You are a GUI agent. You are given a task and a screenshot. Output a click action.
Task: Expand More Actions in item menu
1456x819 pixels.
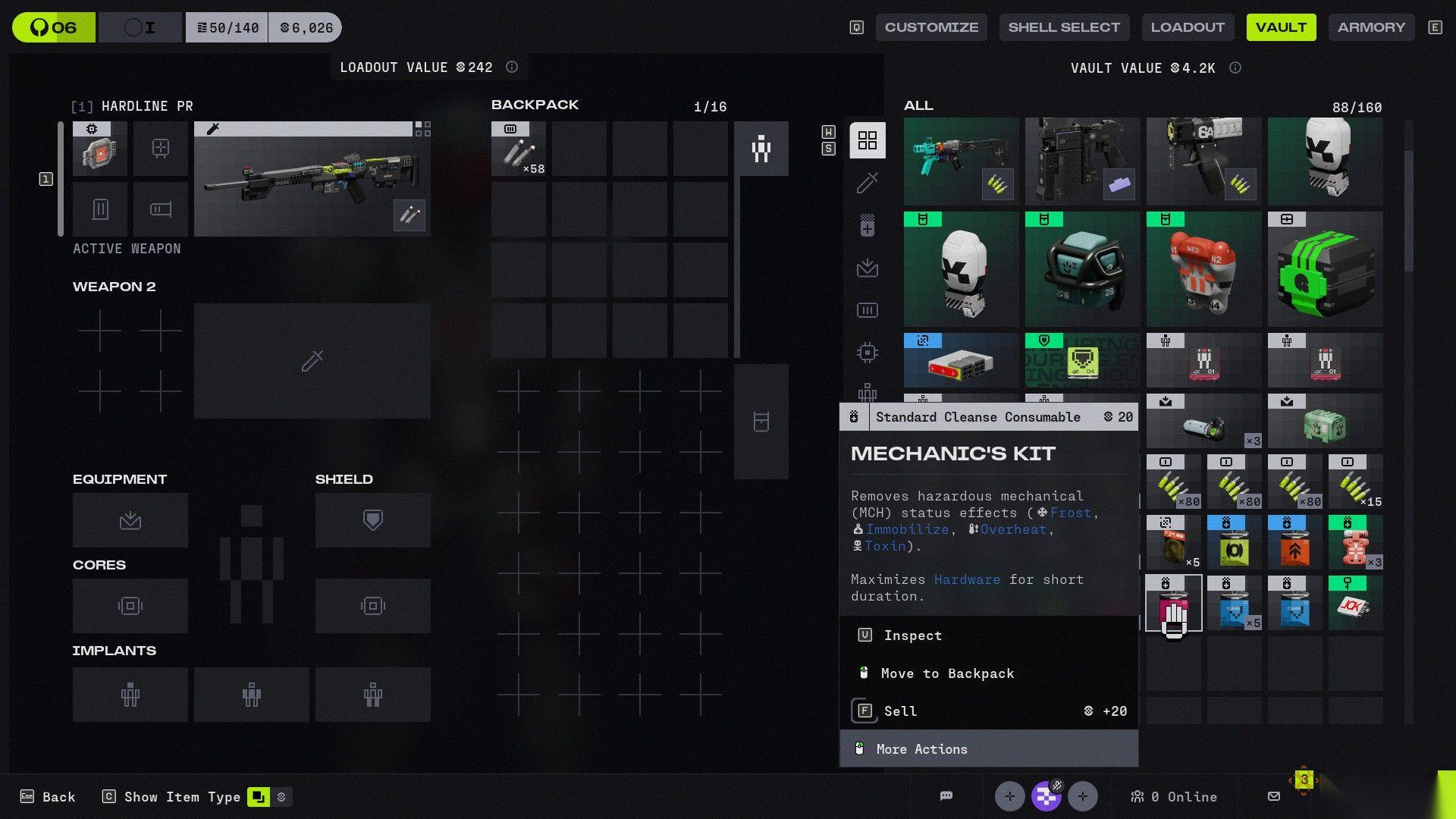921,749
